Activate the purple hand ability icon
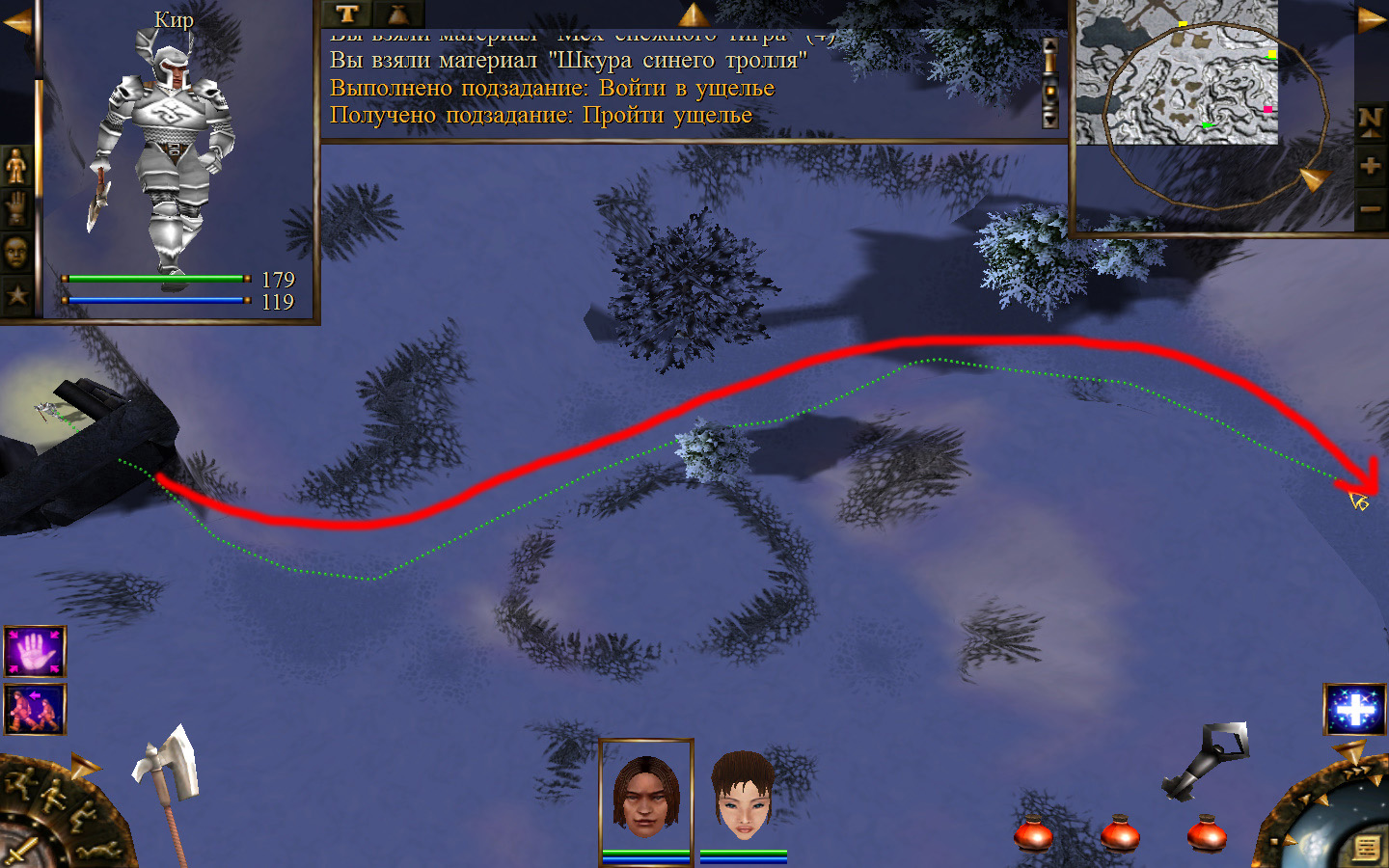Screen dimensions: 1389x868 coord(35,652)
